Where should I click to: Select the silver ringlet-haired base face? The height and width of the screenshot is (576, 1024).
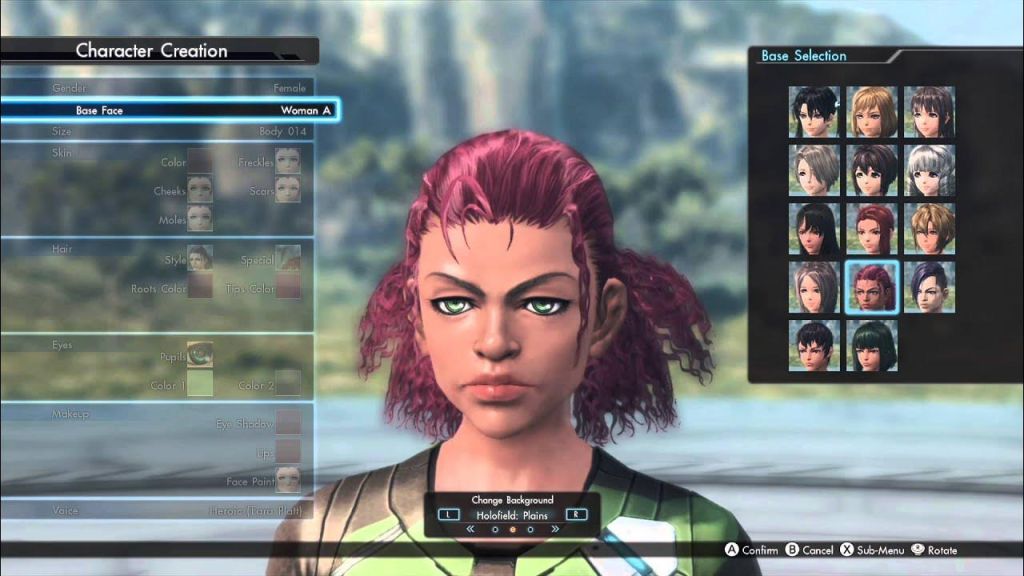pos(930,170)
